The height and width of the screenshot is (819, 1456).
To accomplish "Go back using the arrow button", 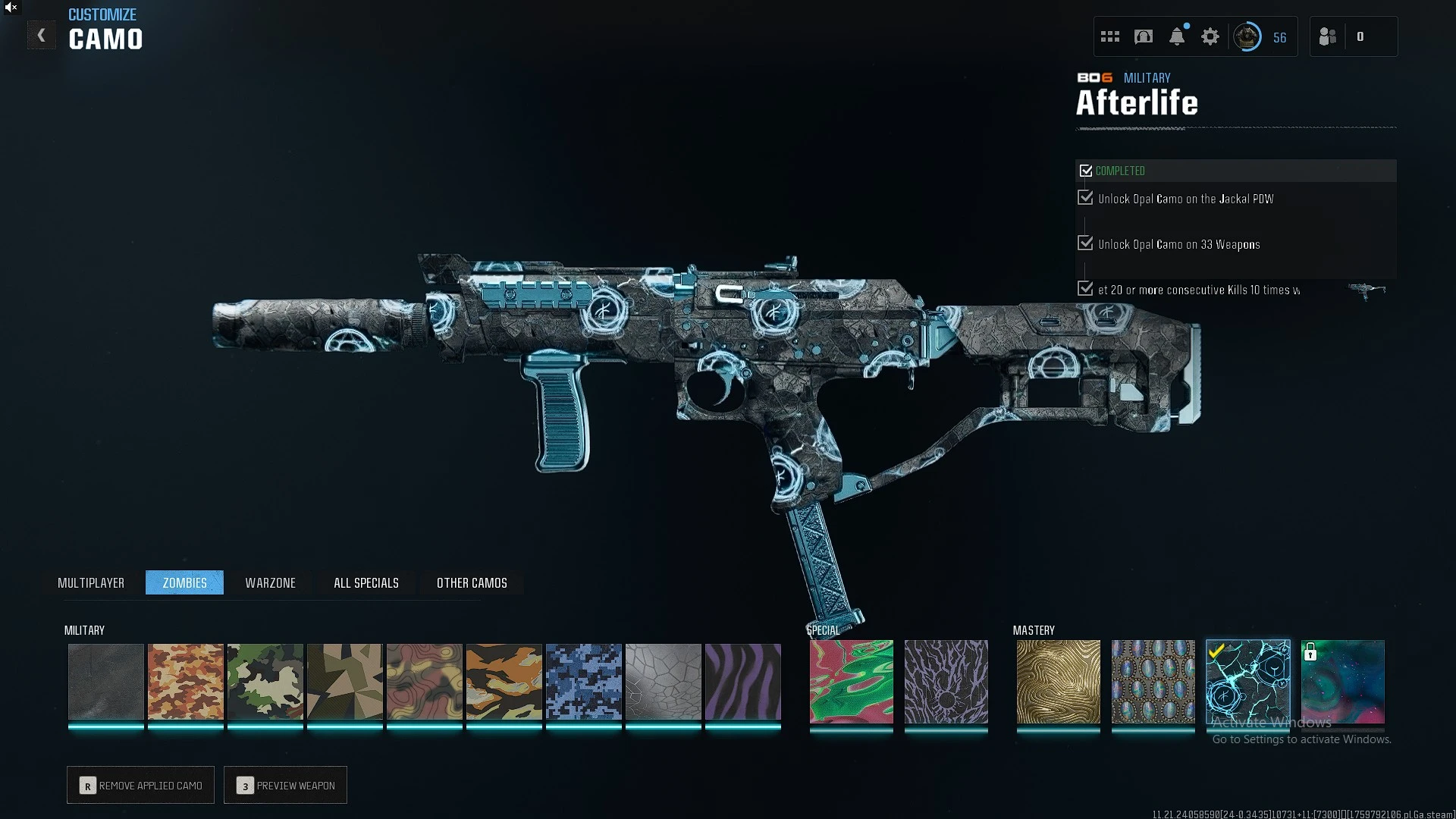I will (41, 36).
